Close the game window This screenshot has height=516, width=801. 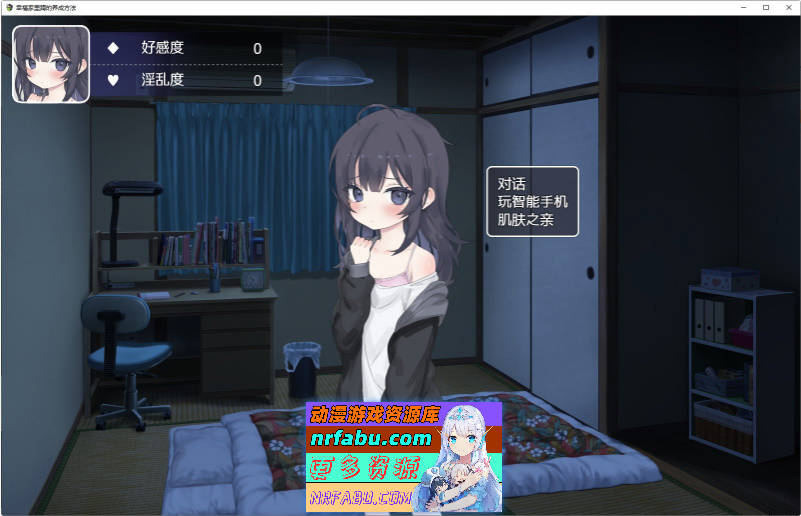point(787,7)
